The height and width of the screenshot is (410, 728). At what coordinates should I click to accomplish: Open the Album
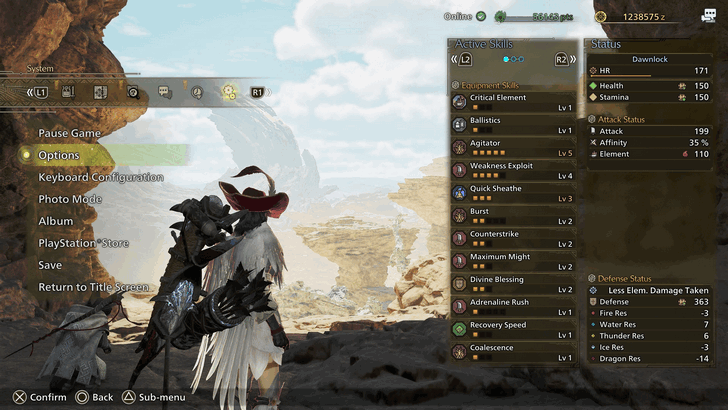coord(56,221)
